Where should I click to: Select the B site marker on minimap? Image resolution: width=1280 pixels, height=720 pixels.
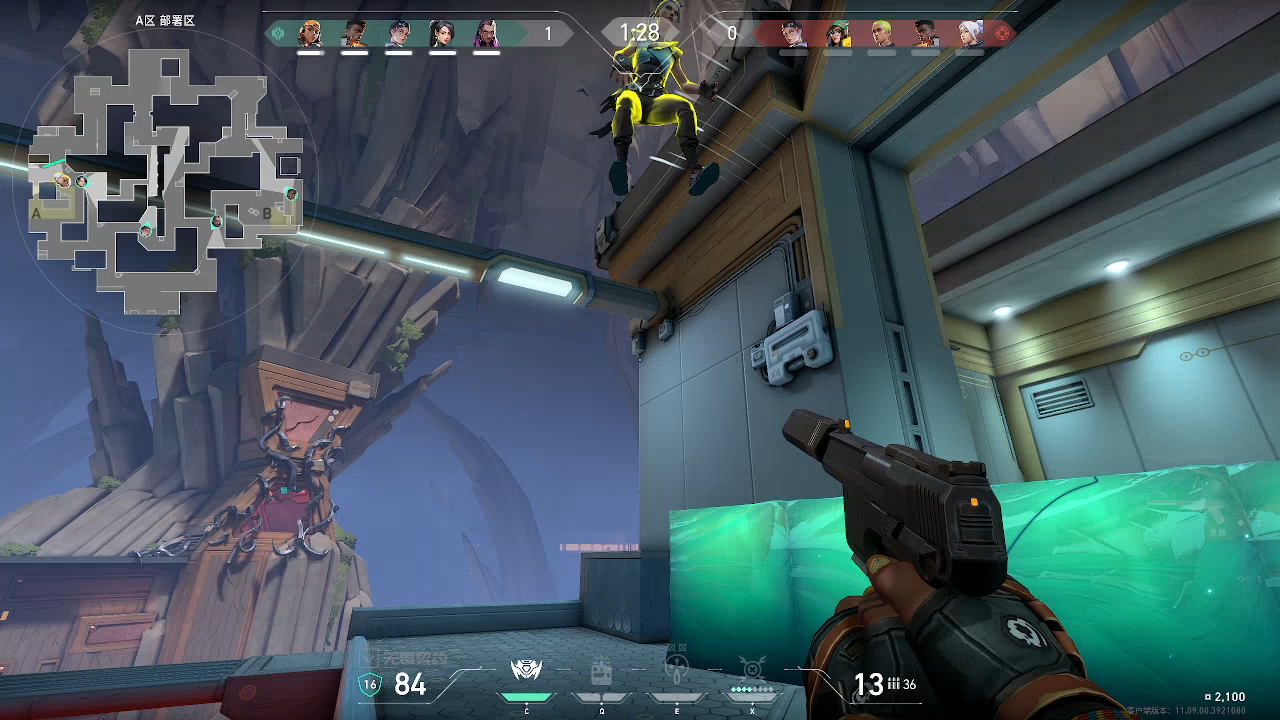(267, 212)
